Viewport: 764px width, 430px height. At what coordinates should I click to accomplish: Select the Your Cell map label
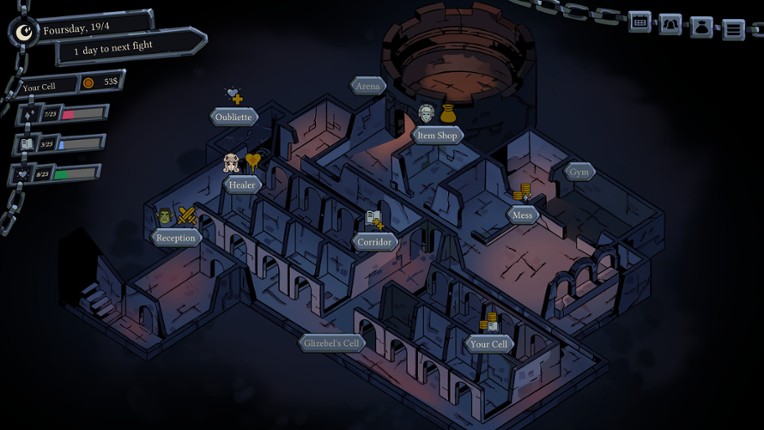[489, 344]
